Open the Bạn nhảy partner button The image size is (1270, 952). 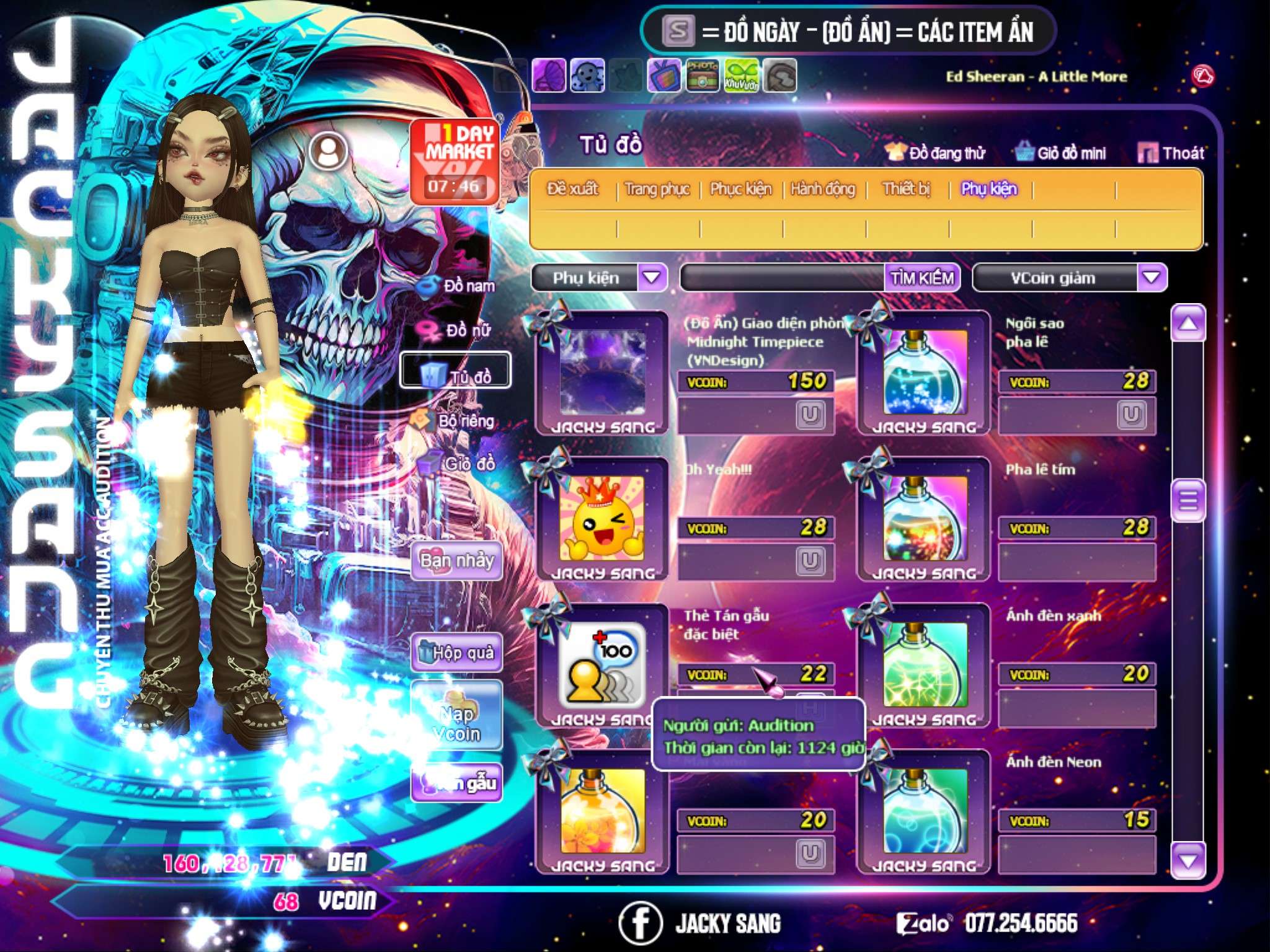click(457, 561)
